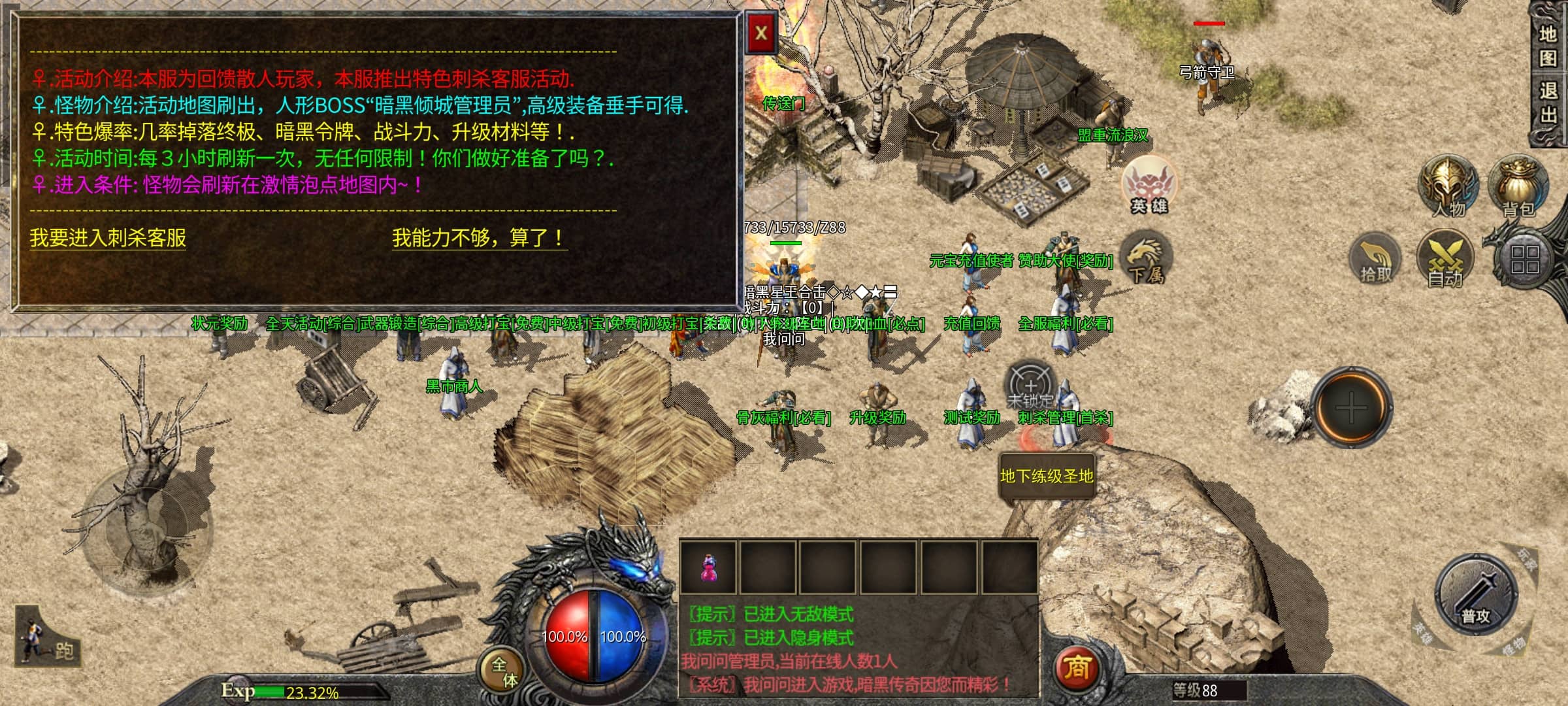Open the backpack (背包) inventory
Image resolution: width=1568 pixels, height=706 pixels.
(x=1518, y=186)
